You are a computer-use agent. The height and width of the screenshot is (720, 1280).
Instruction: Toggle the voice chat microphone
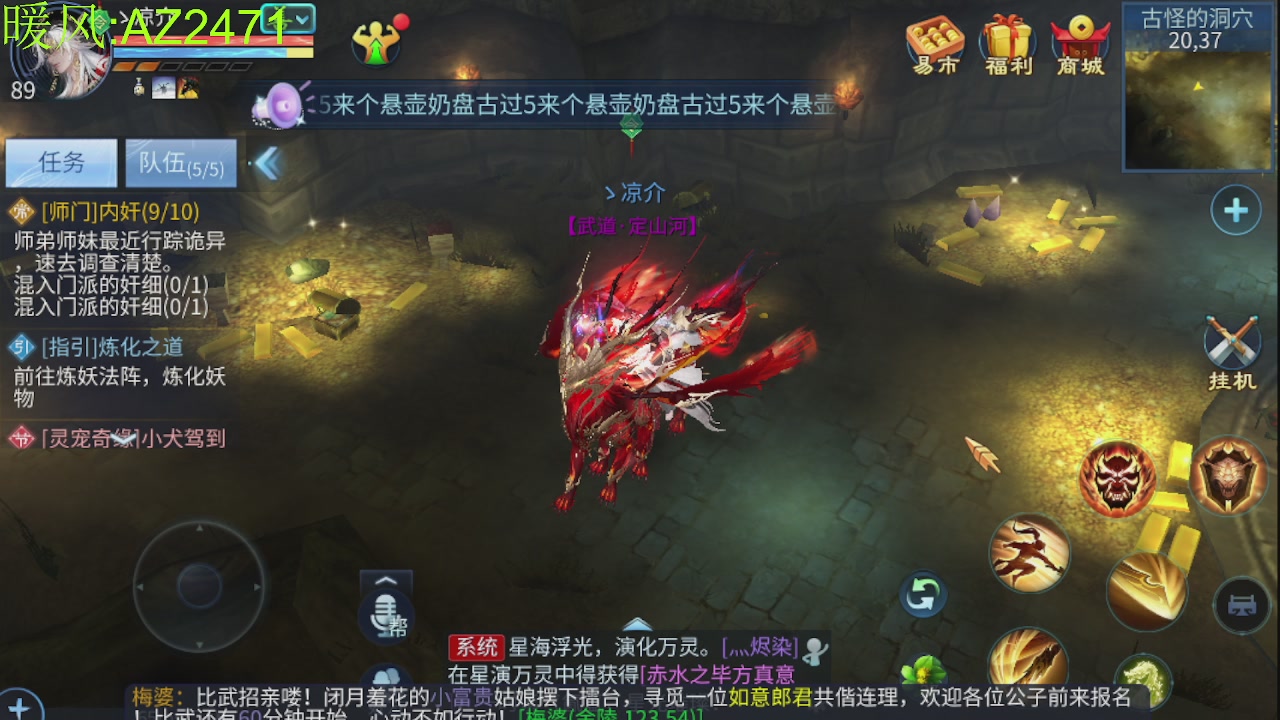[x=385, y=615]
